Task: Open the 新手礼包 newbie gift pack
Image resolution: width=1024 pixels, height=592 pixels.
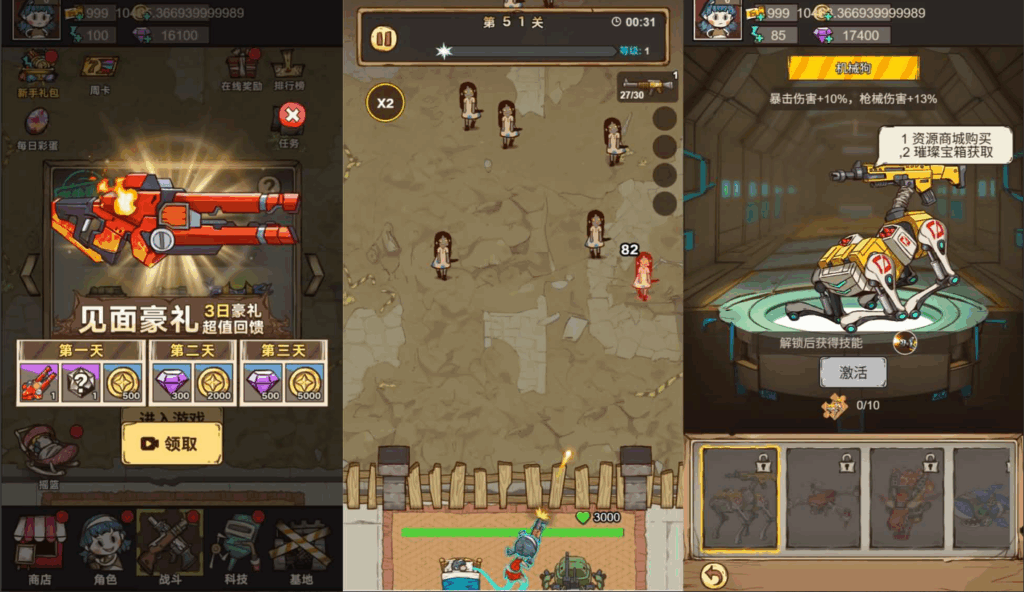Action: pos(40,72)
